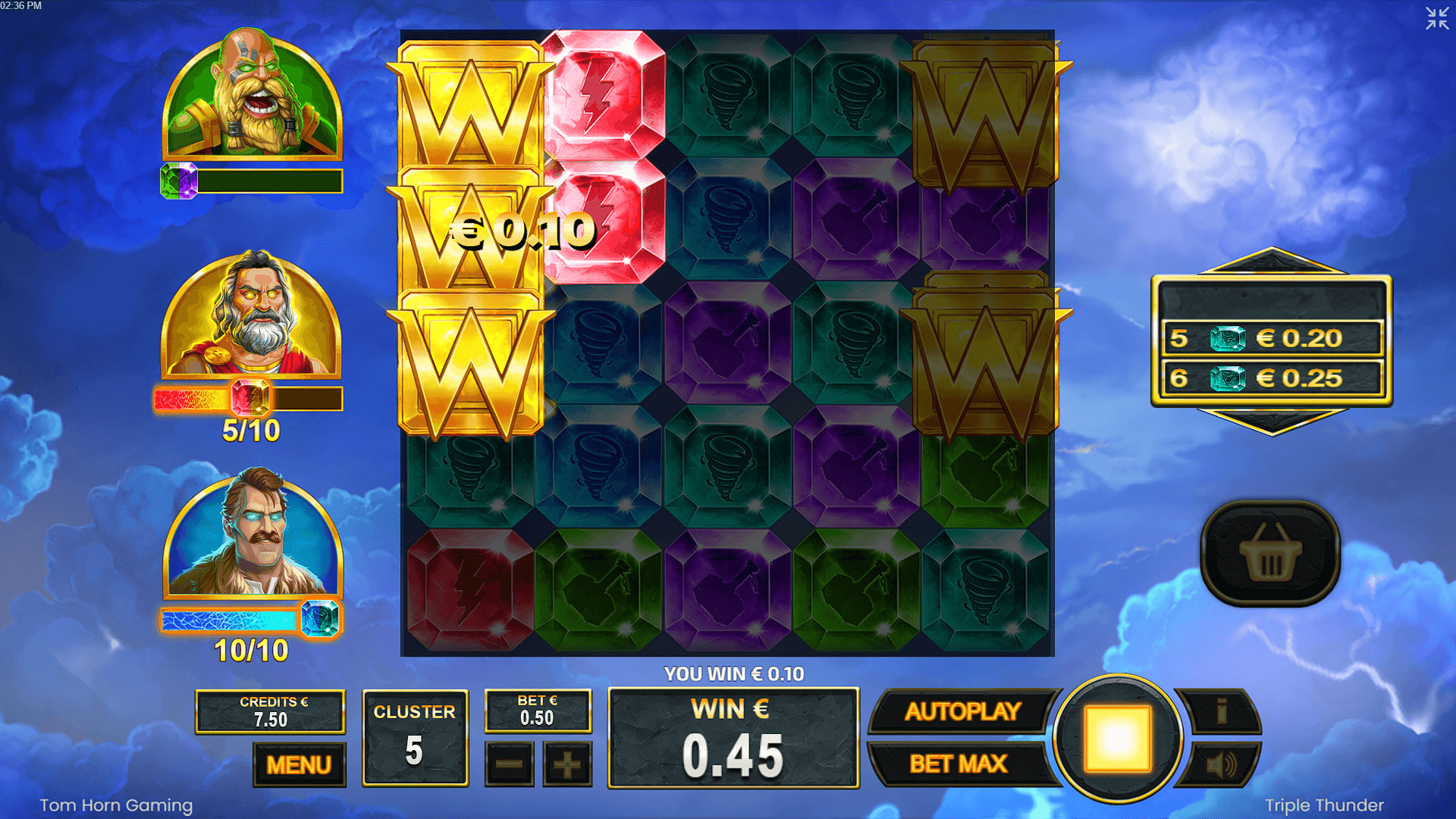
Task: Open the Menu
Action: click(300, 764)
